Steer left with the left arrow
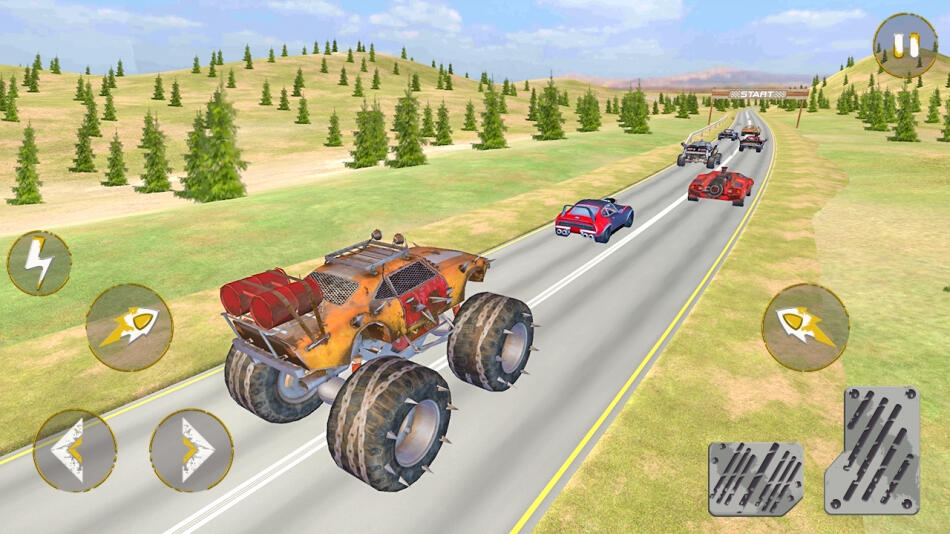 [x=74, y=450]
